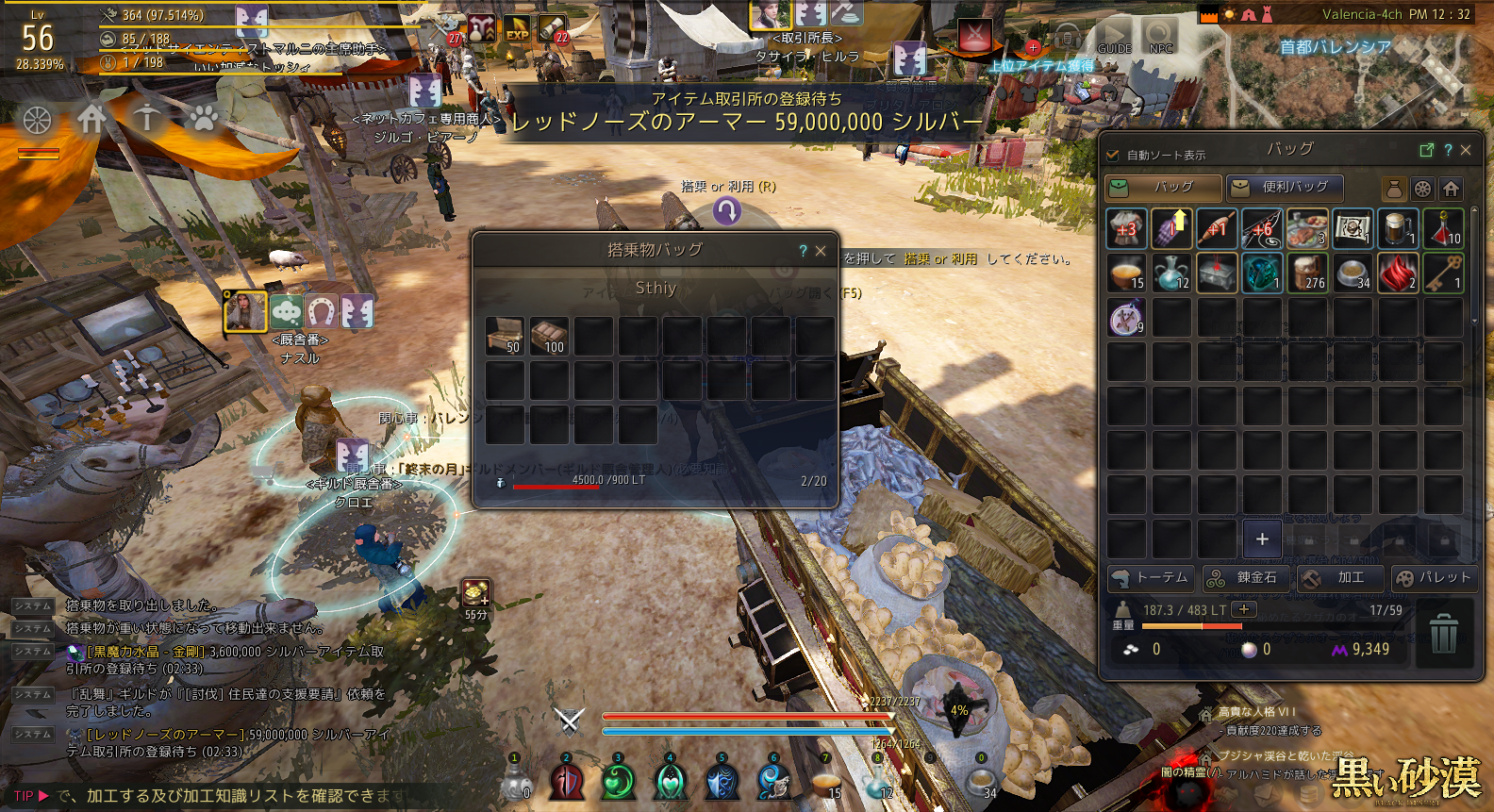Select the stack of 100 timber in the mount bag

tap(549, 336)
